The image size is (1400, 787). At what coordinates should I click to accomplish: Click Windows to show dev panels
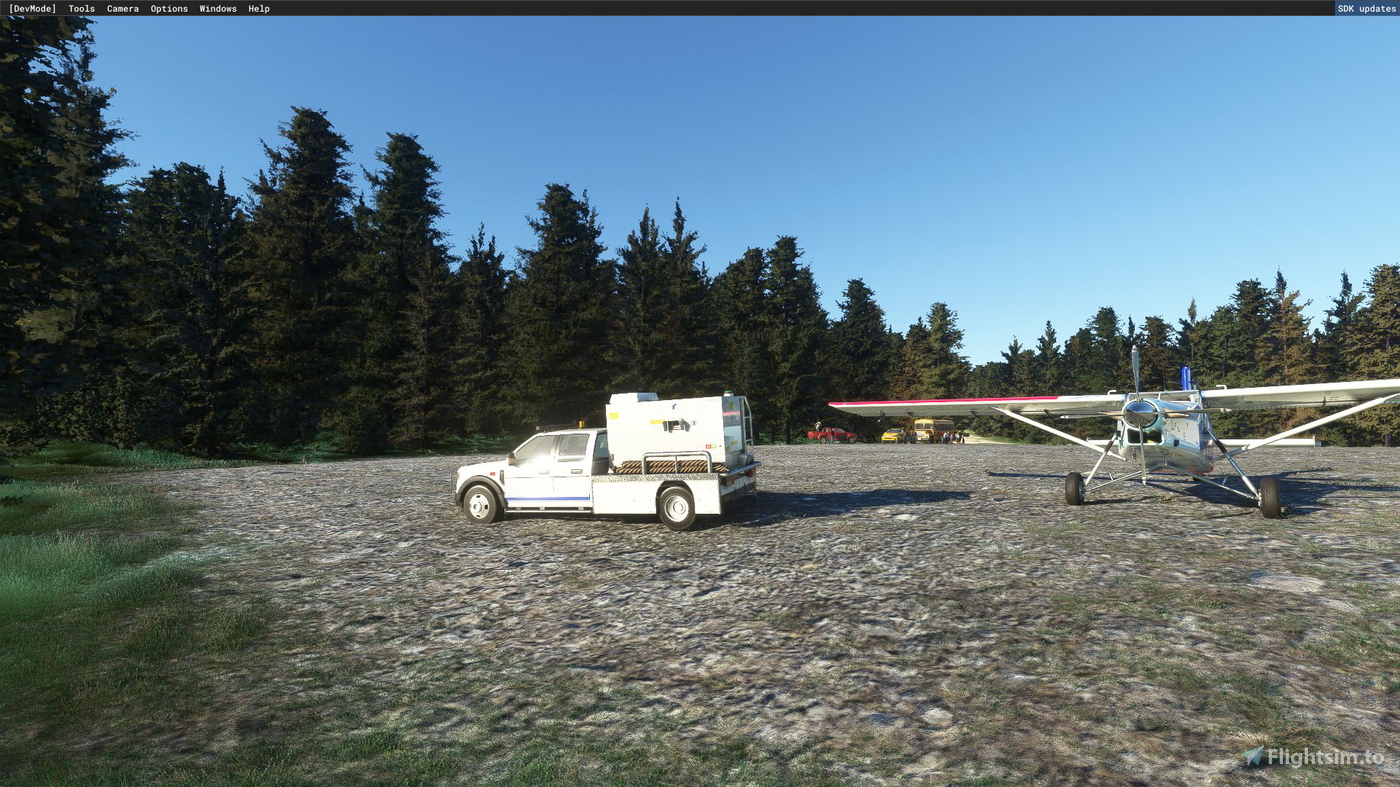[x=217, y=8]
